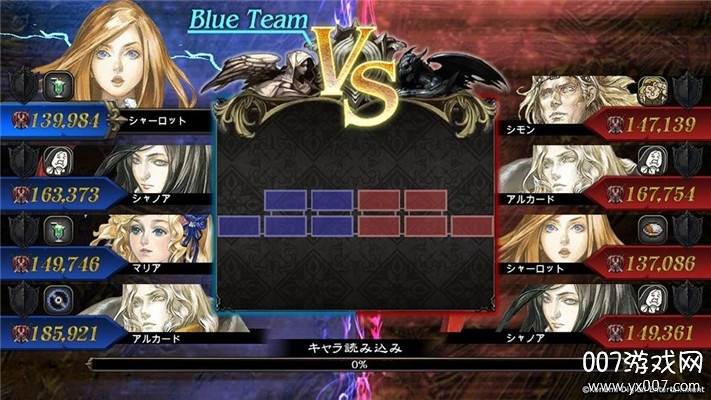Click the mask item icon above 149,361
This screenshot has width=711, height=400.
pyautogui.click(x=652, y=299)
